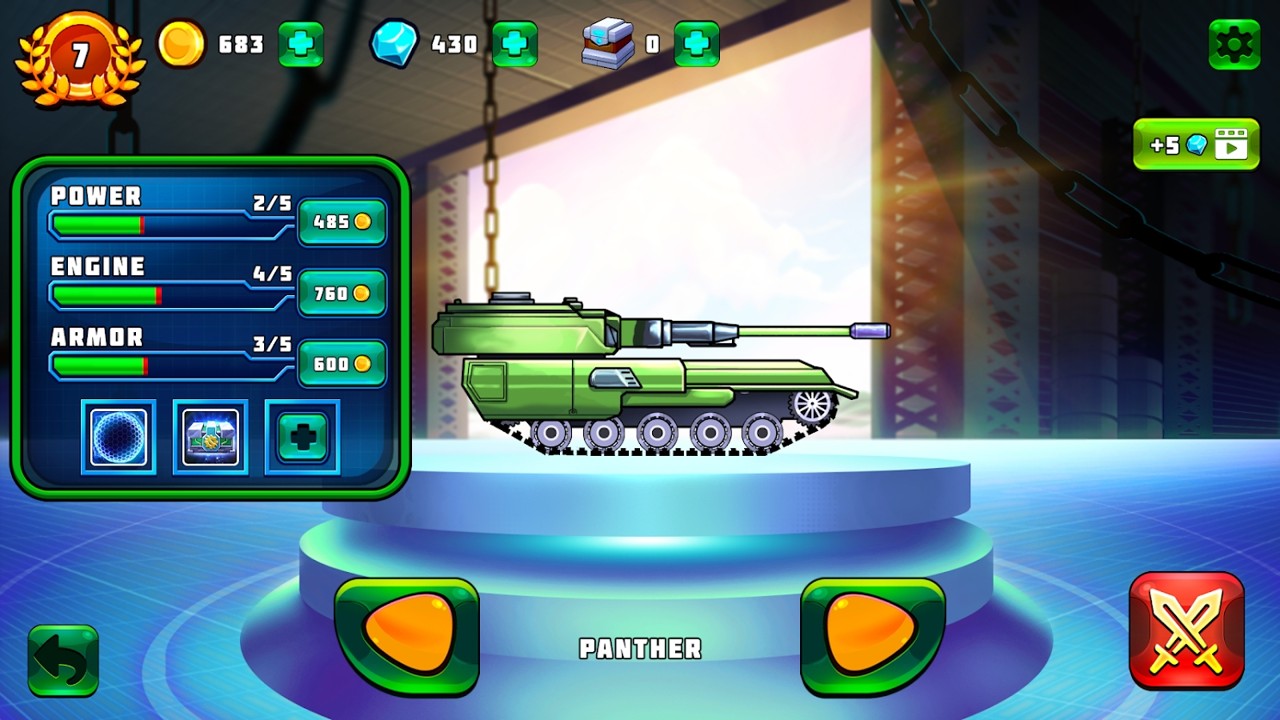Upgrade POWER for 485 coins

[342, 222]
